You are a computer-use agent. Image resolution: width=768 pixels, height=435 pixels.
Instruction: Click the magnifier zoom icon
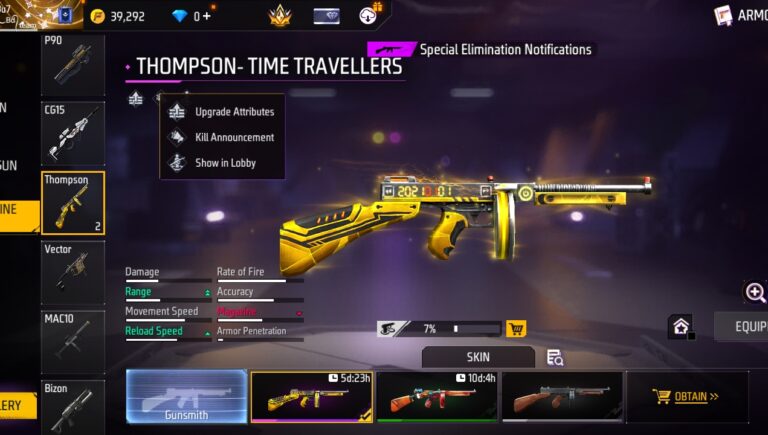755,292
